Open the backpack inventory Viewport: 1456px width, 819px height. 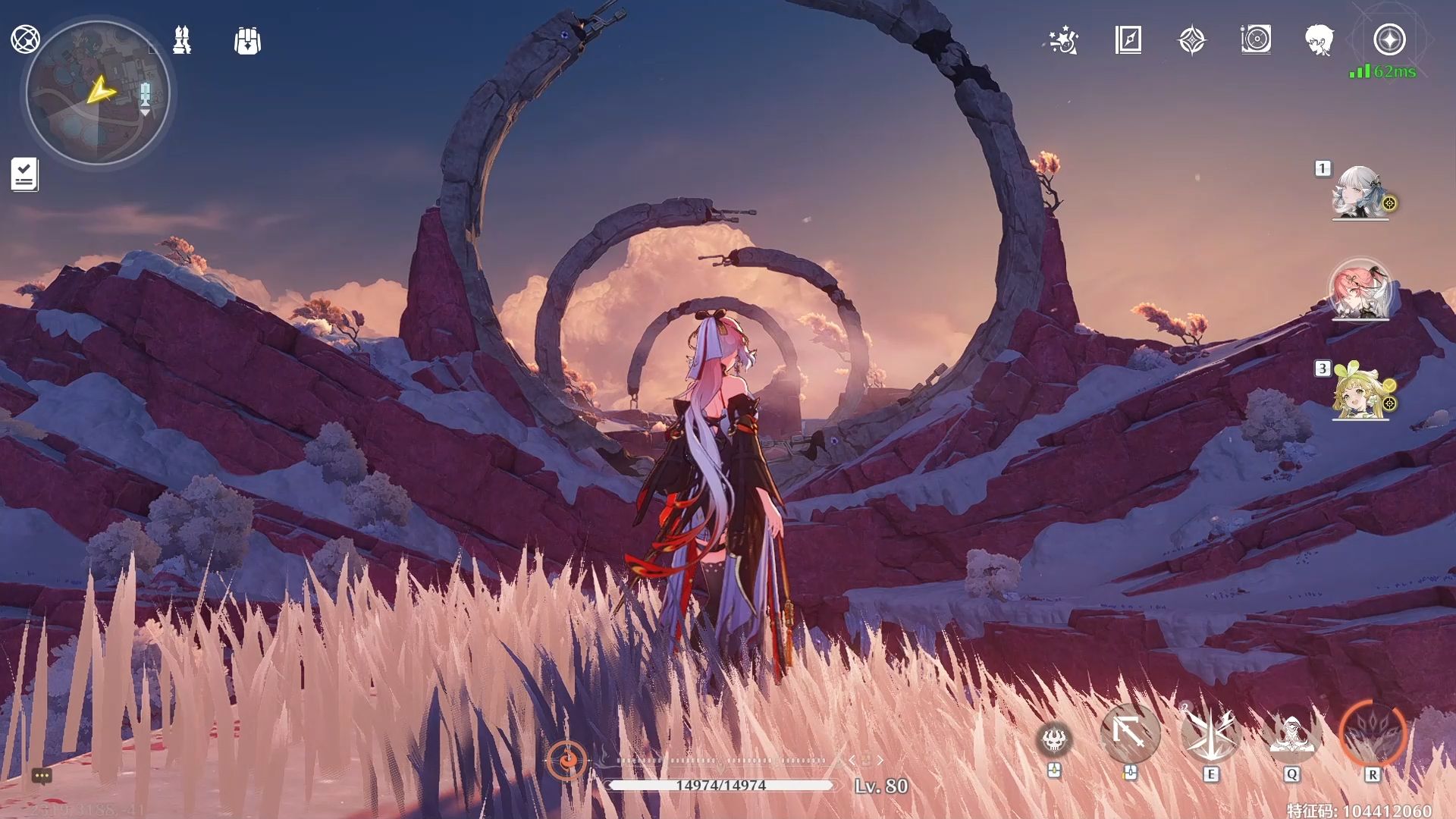click(247, 41)
